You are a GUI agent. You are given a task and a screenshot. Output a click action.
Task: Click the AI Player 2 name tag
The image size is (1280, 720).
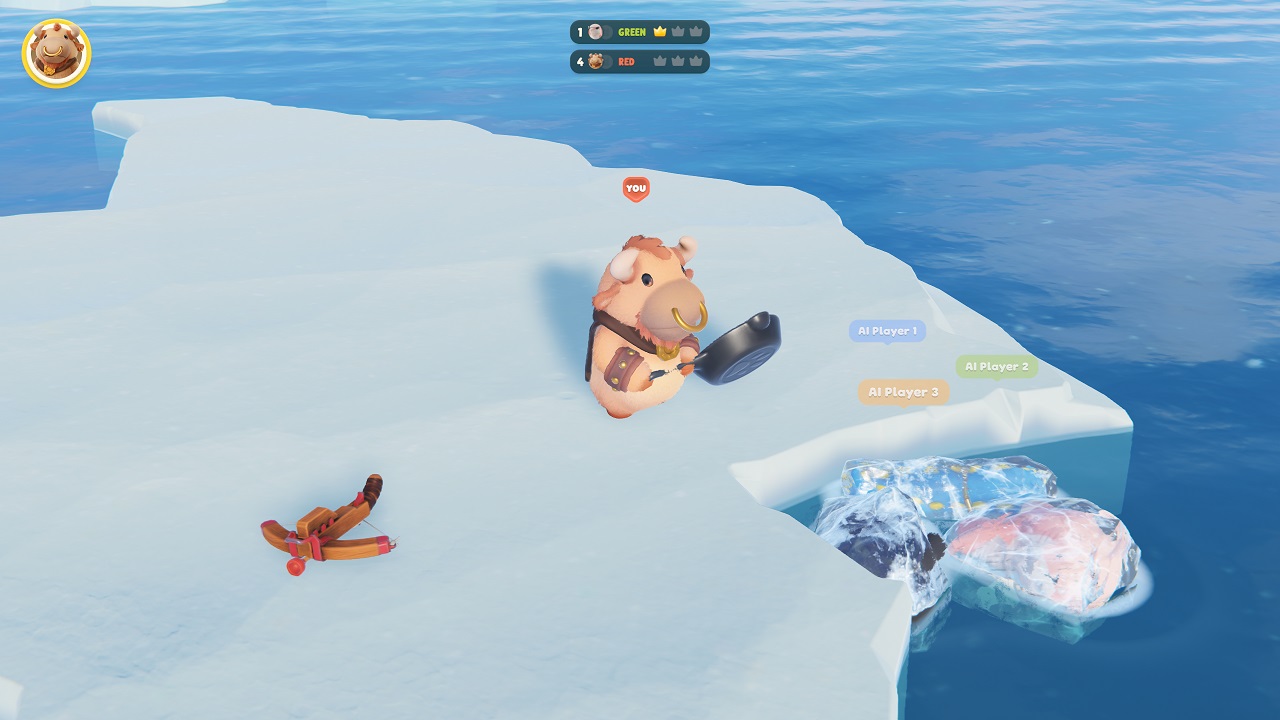[x=996, y=367]
